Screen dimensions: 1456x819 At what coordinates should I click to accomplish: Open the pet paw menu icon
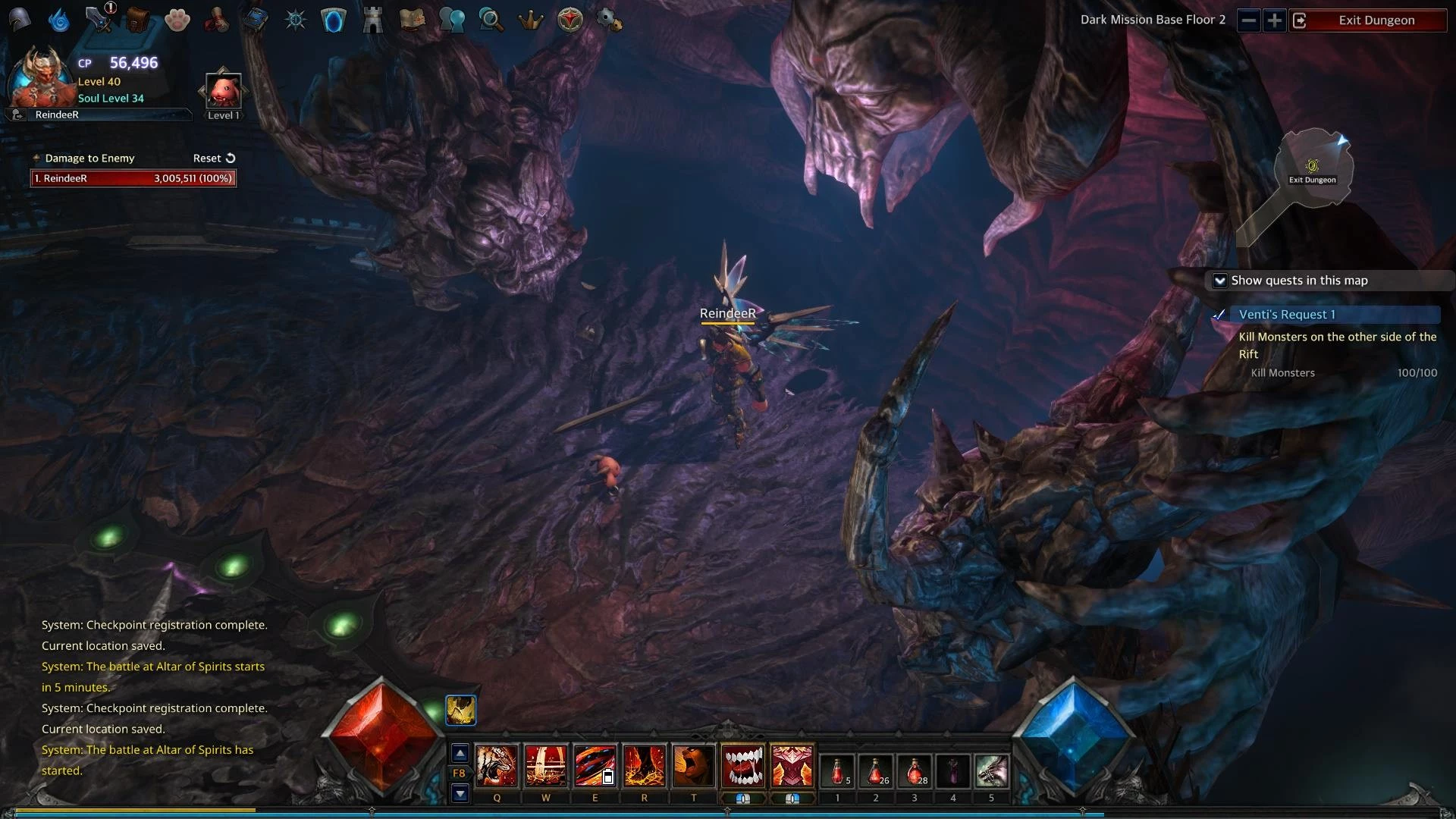pyautogui.click(x=177, y=20)
